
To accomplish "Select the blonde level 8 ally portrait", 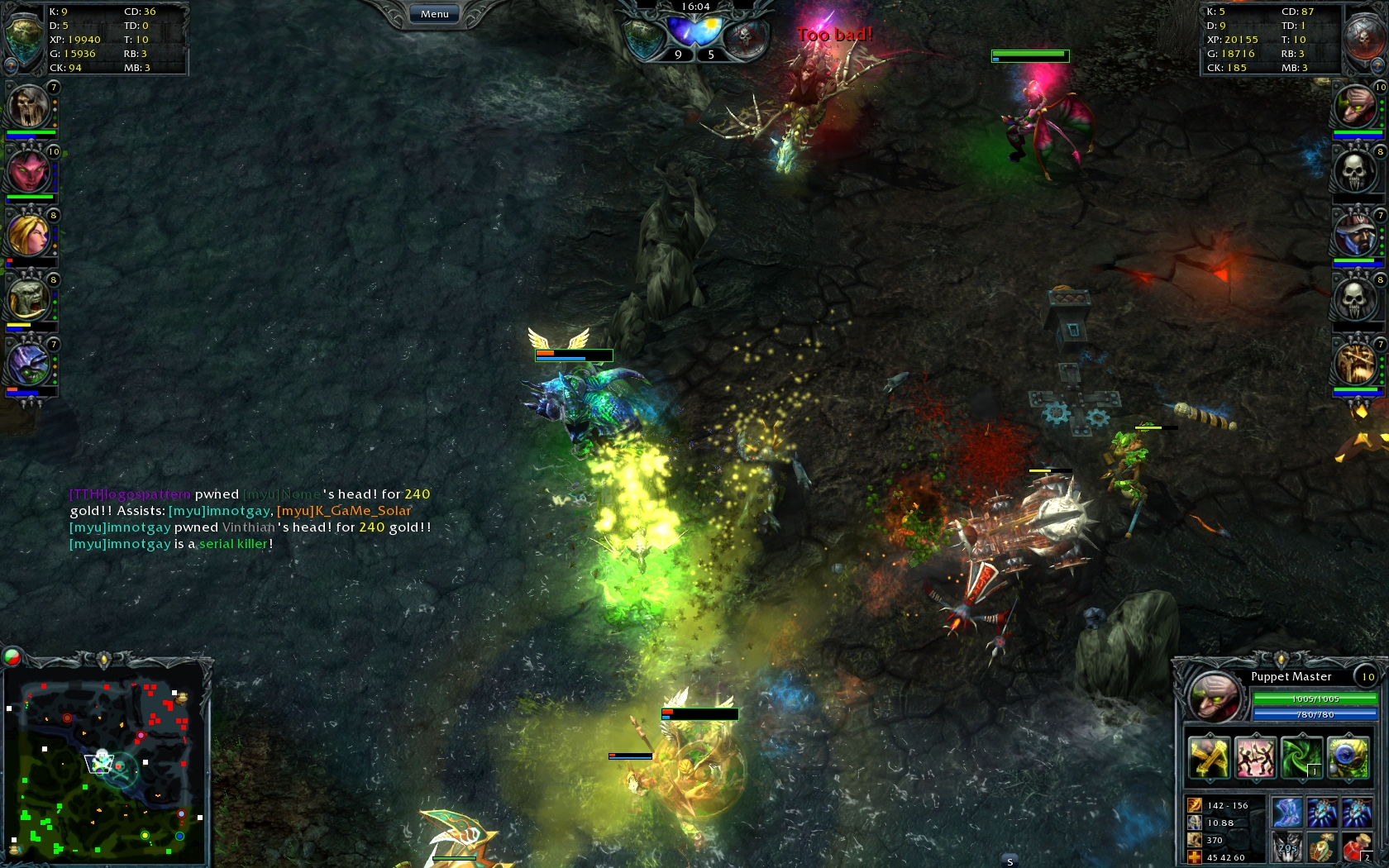I will (30, 236).
